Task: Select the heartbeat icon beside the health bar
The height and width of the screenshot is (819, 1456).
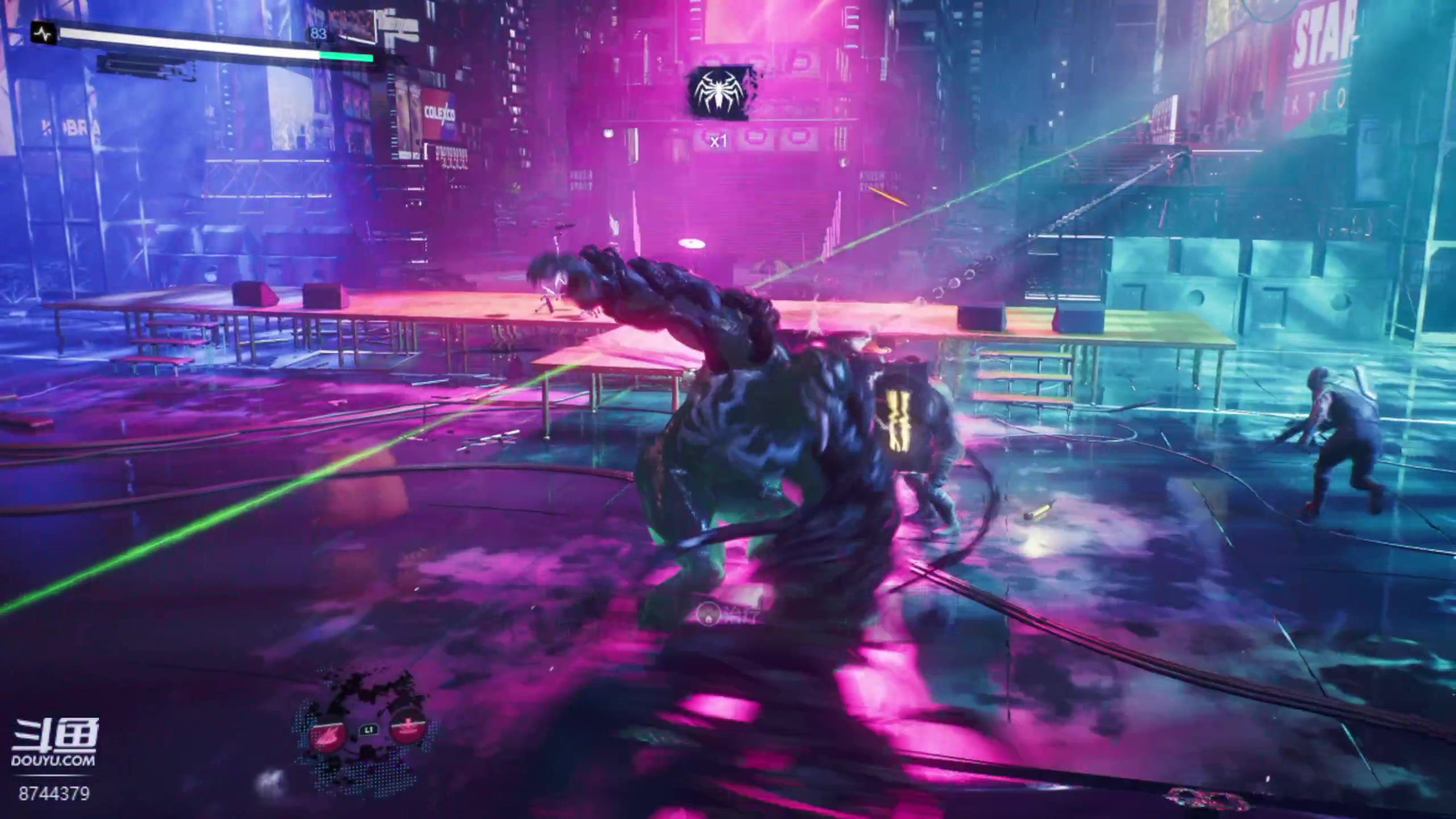Action: [44, 35]
